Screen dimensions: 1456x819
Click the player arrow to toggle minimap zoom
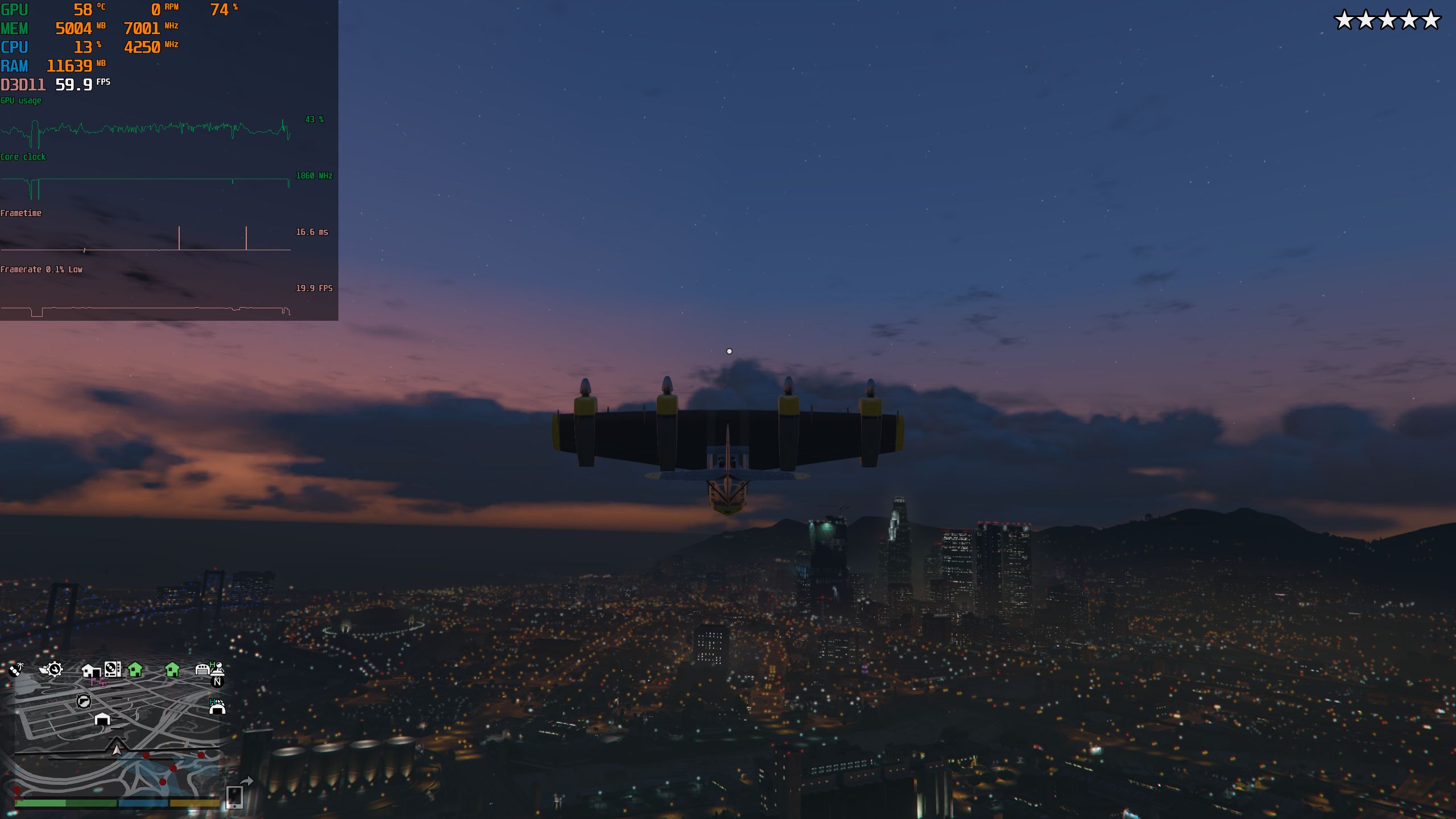pos(117,750)
